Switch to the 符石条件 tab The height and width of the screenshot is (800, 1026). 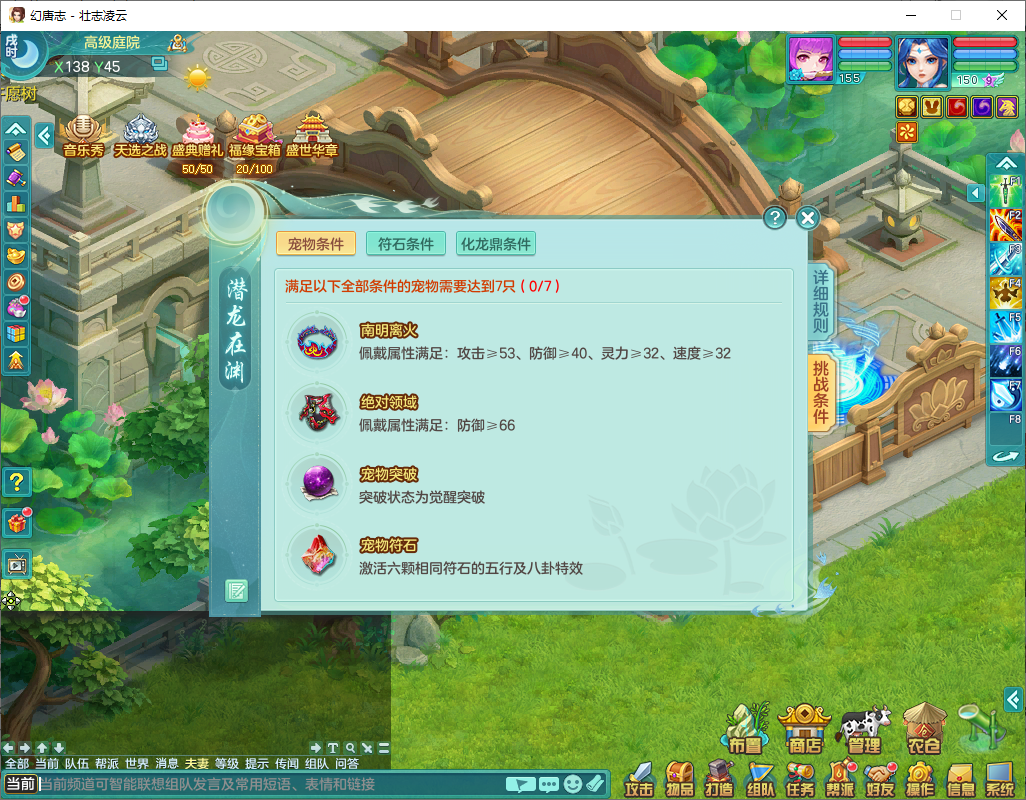coord(405,244)
